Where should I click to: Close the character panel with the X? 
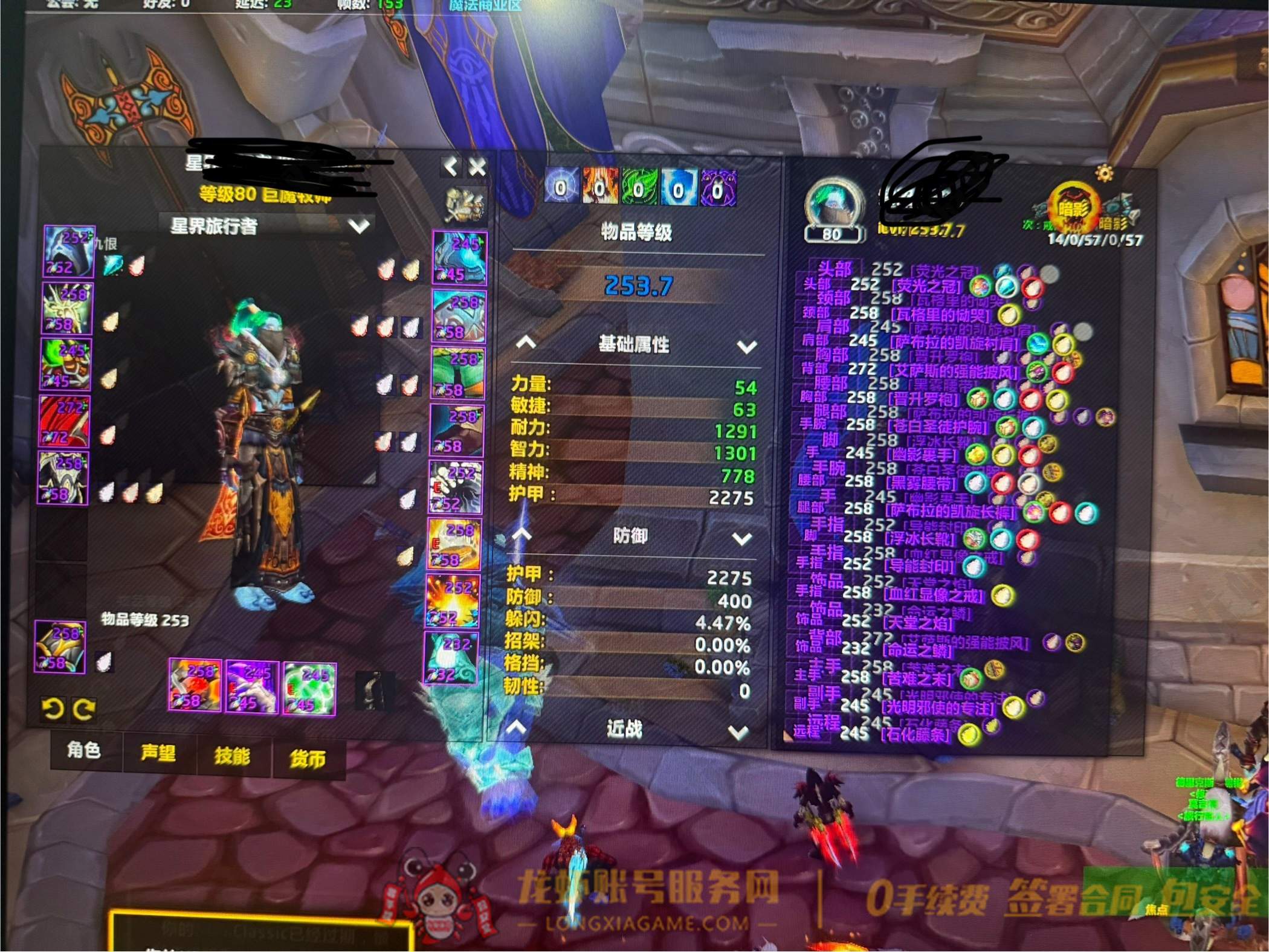click(x=477, y=167)
